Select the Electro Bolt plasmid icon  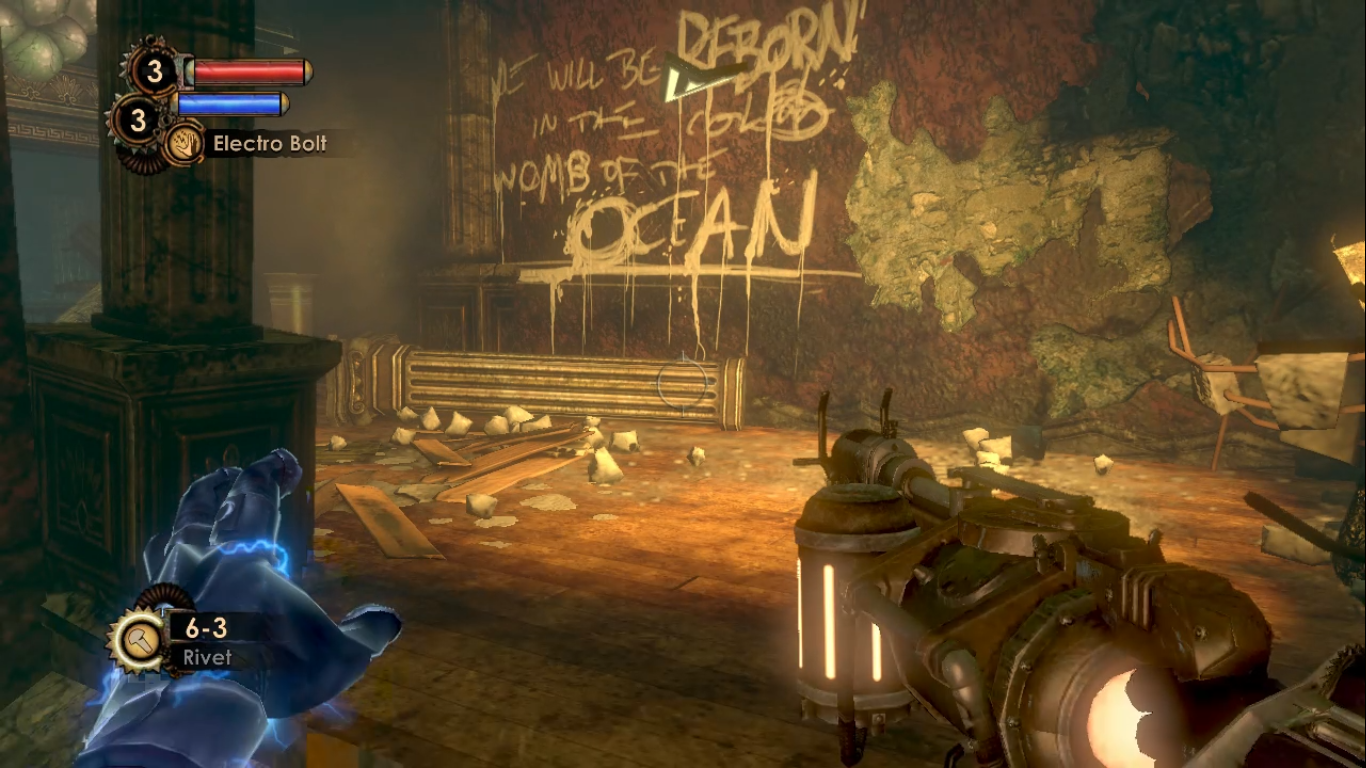pyautogui.click(x=184, y=144)
